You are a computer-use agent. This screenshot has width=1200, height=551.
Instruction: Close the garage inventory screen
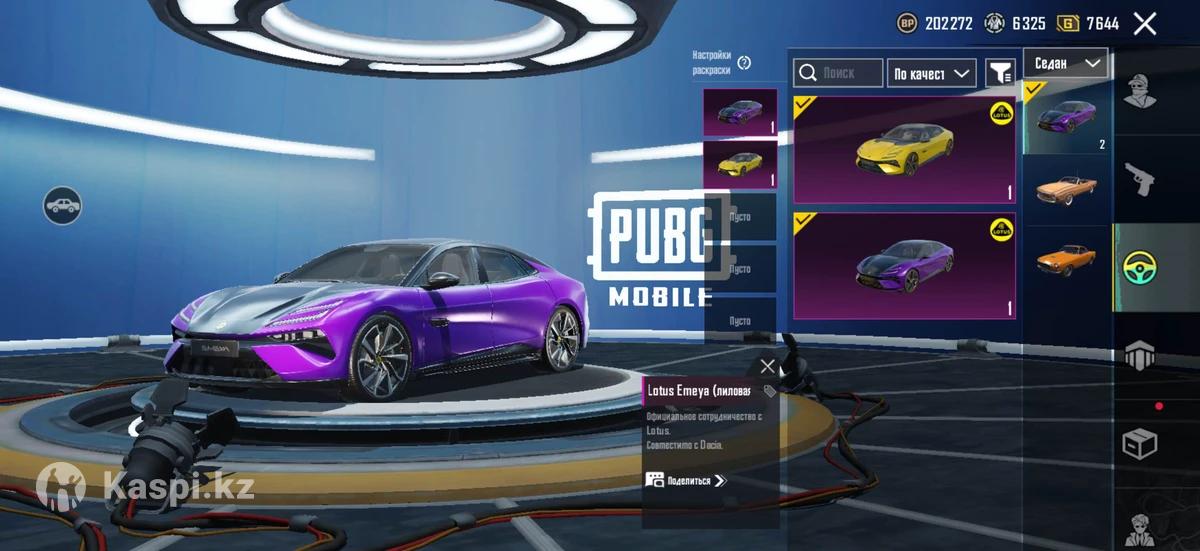click(x=1145, y=24)
